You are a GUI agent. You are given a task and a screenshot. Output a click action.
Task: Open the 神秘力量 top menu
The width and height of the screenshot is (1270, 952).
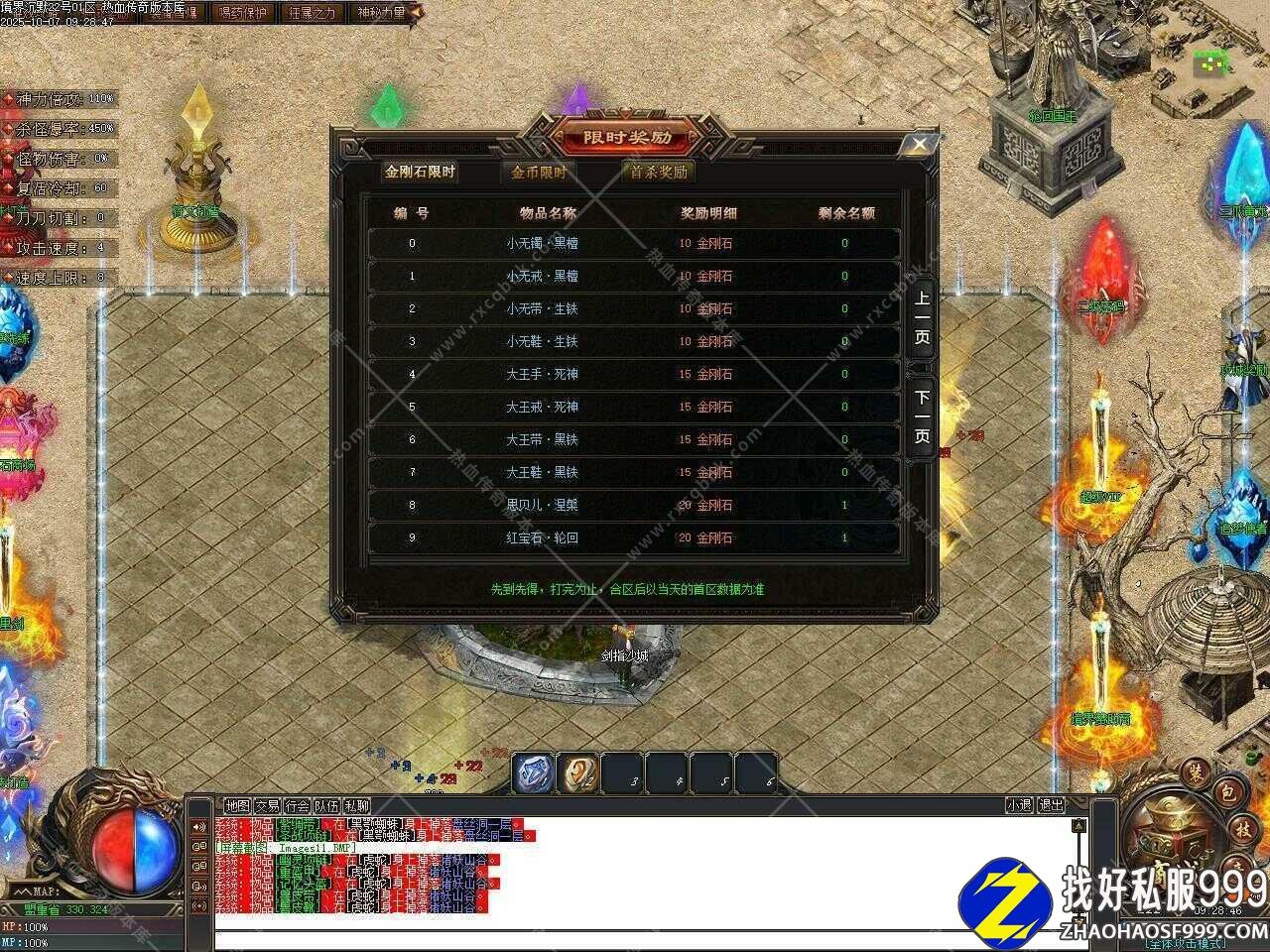pos(381,13)
